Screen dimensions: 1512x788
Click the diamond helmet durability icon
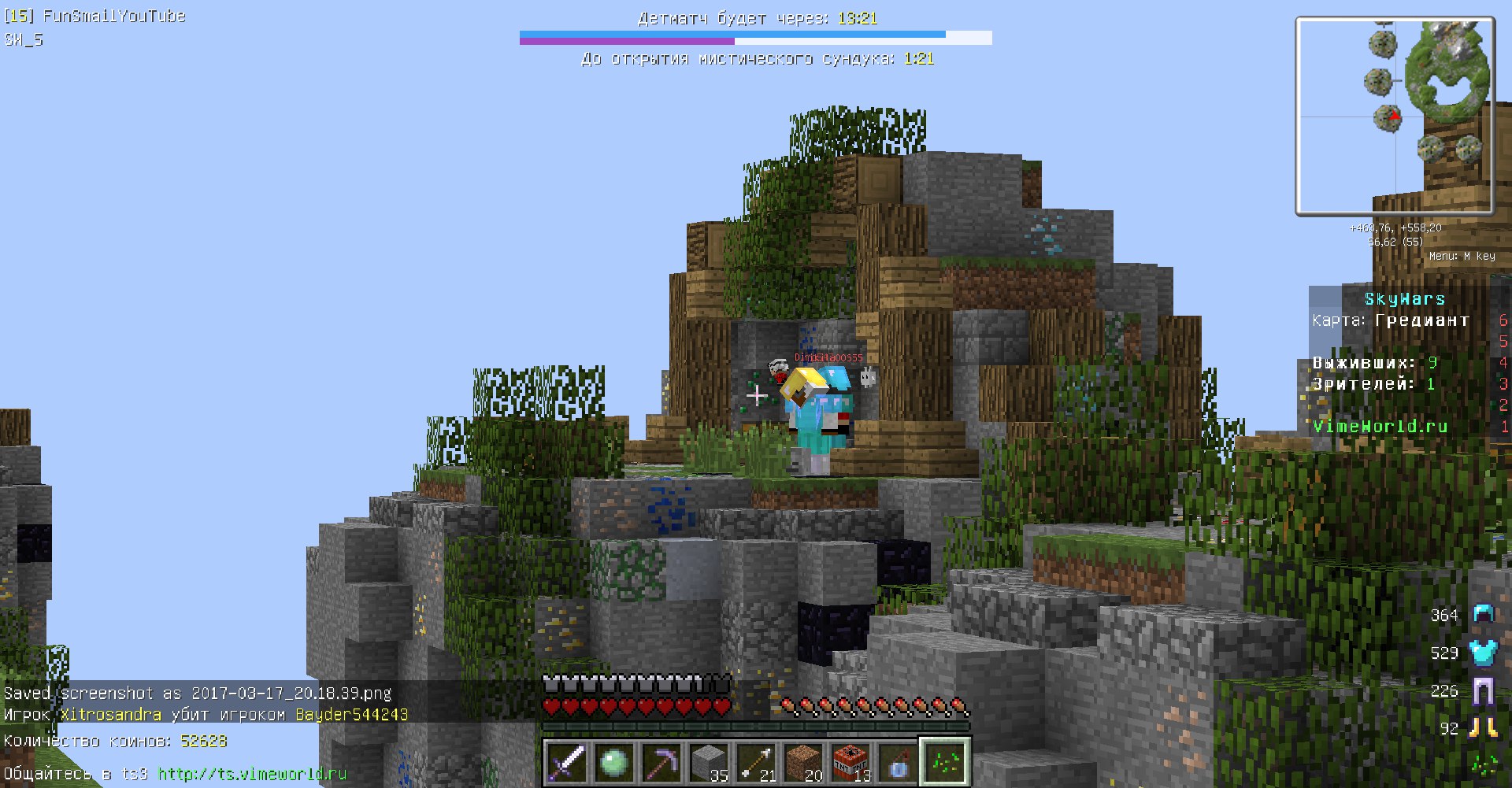click(x=1483, y=614)
